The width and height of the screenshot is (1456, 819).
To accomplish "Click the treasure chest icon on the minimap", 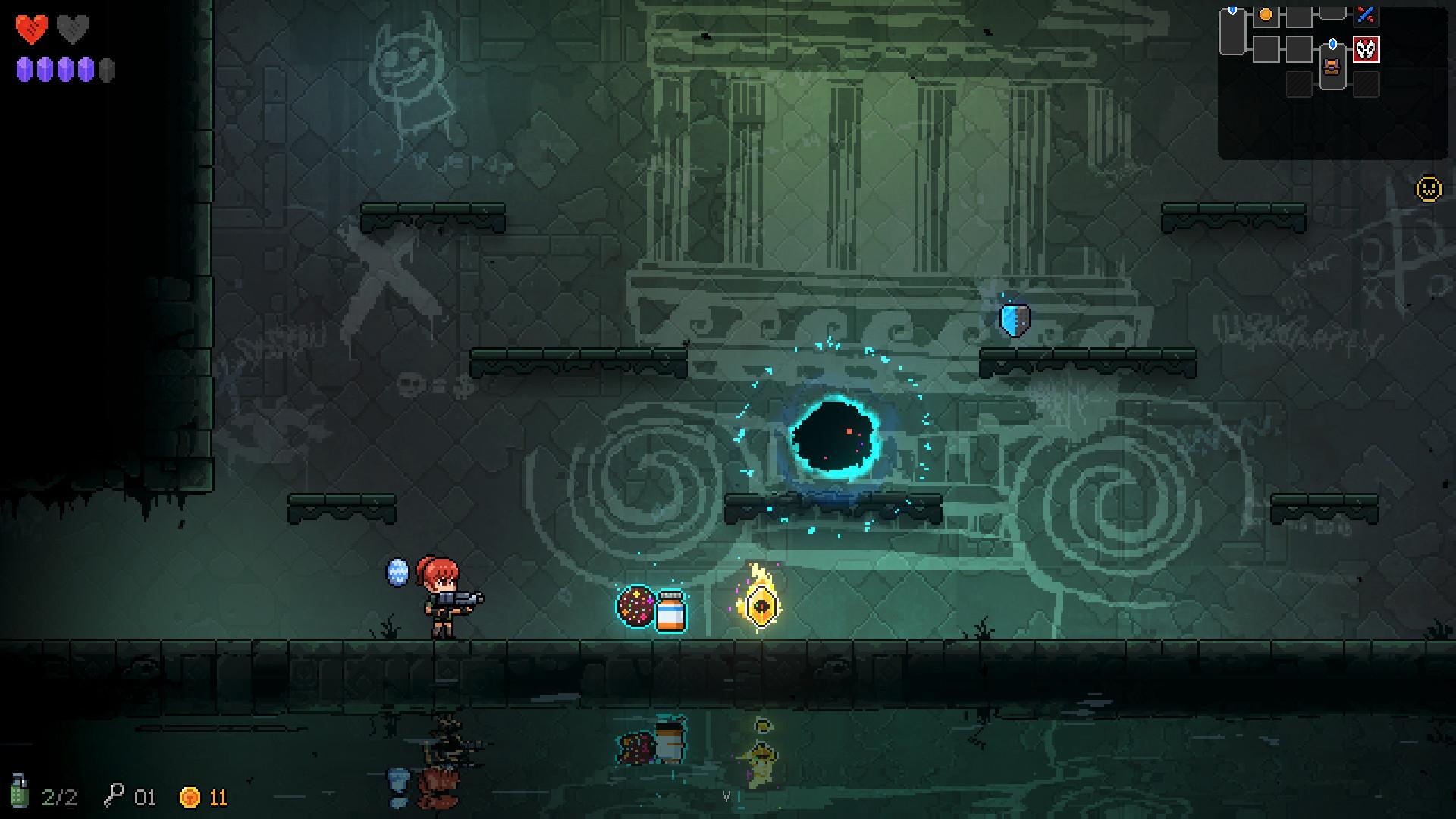I will click(1332, 67).
